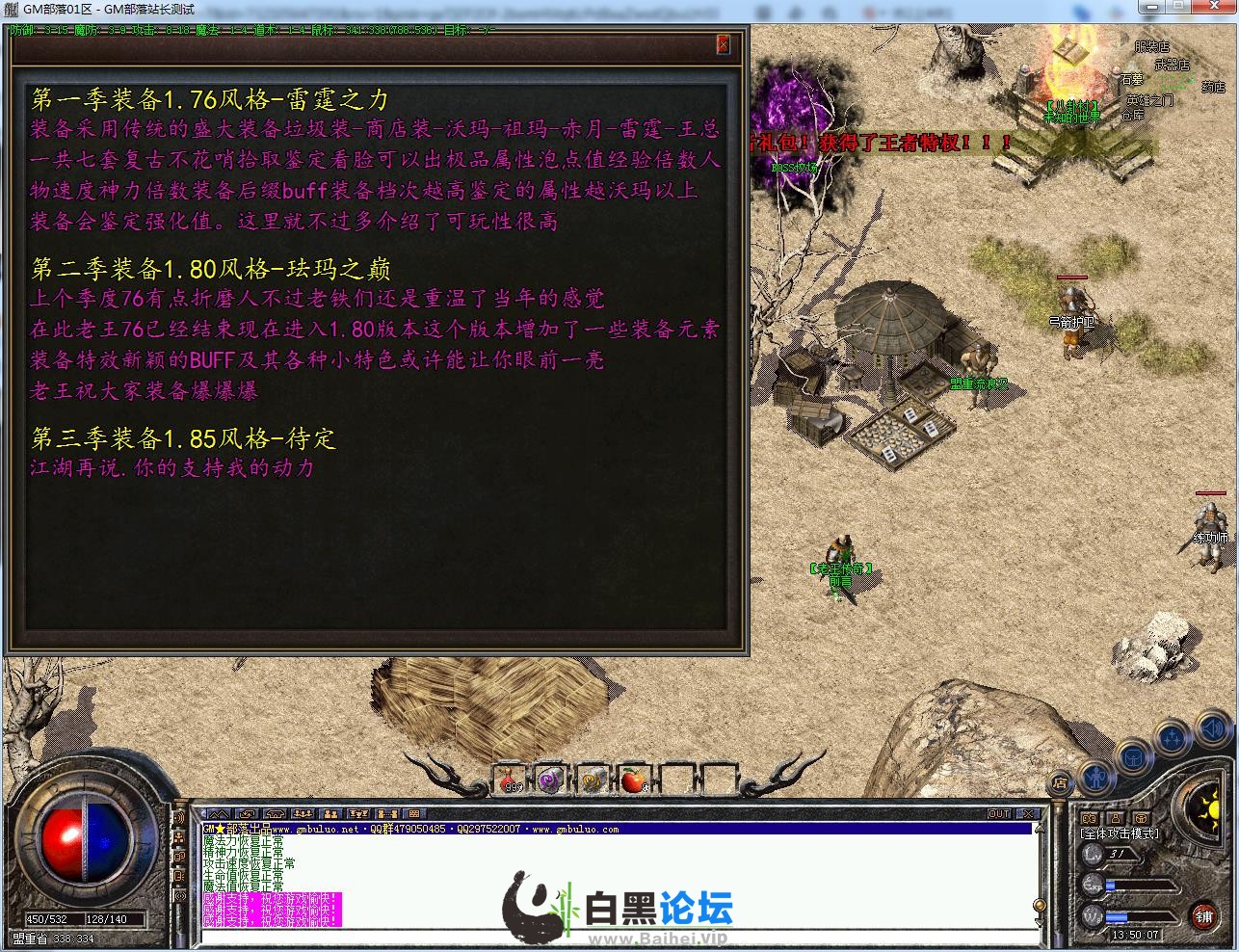Click the chat scrollbar's round thumb

pos(1039,905)
